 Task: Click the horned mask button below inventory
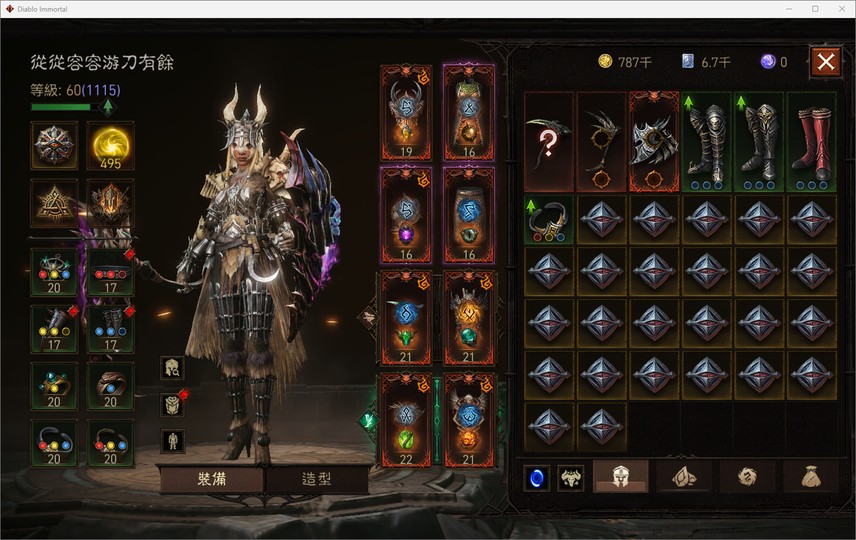(x=571, y=478)
